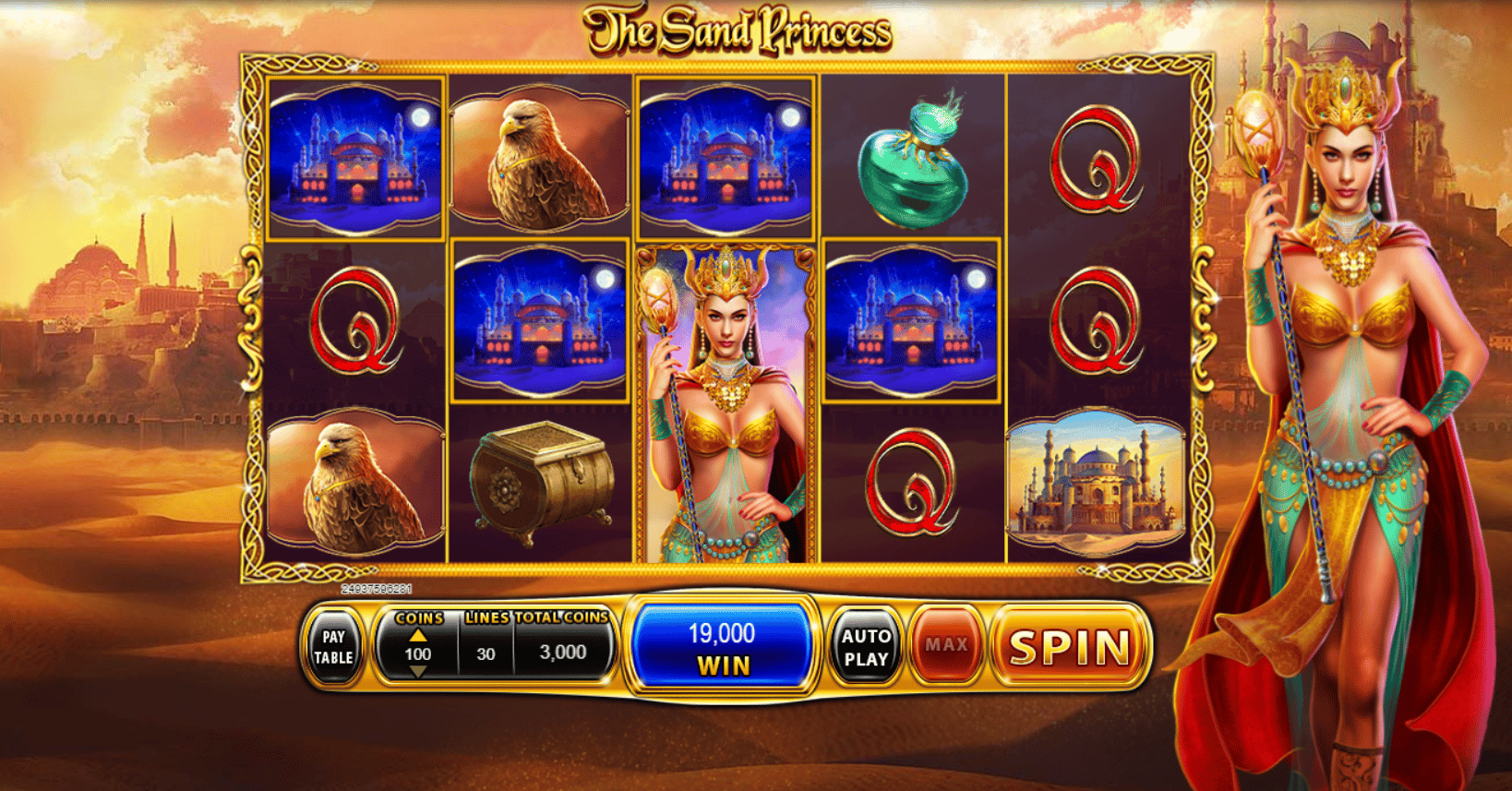Click The Sand Princess game title

pos(738,28)
